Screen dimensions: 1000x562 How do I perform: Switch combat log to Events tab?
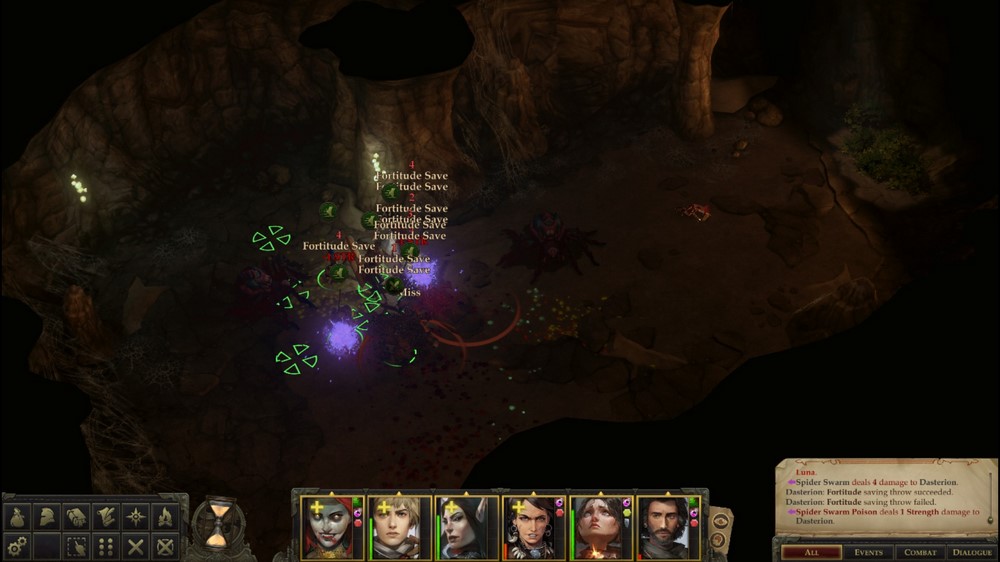(x=867, y=552)
